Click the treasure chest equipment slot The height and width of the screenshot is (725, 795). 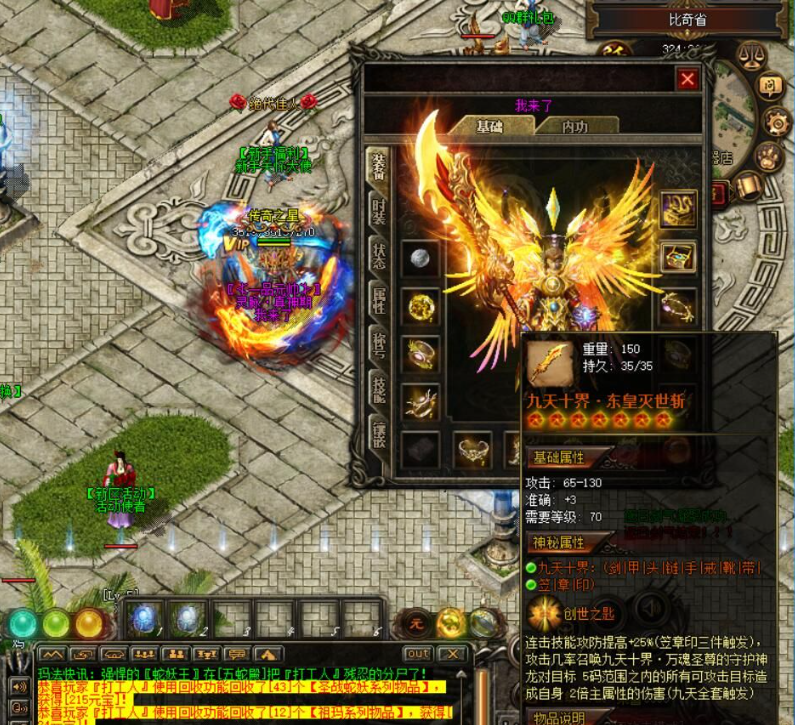click(678, 257)
